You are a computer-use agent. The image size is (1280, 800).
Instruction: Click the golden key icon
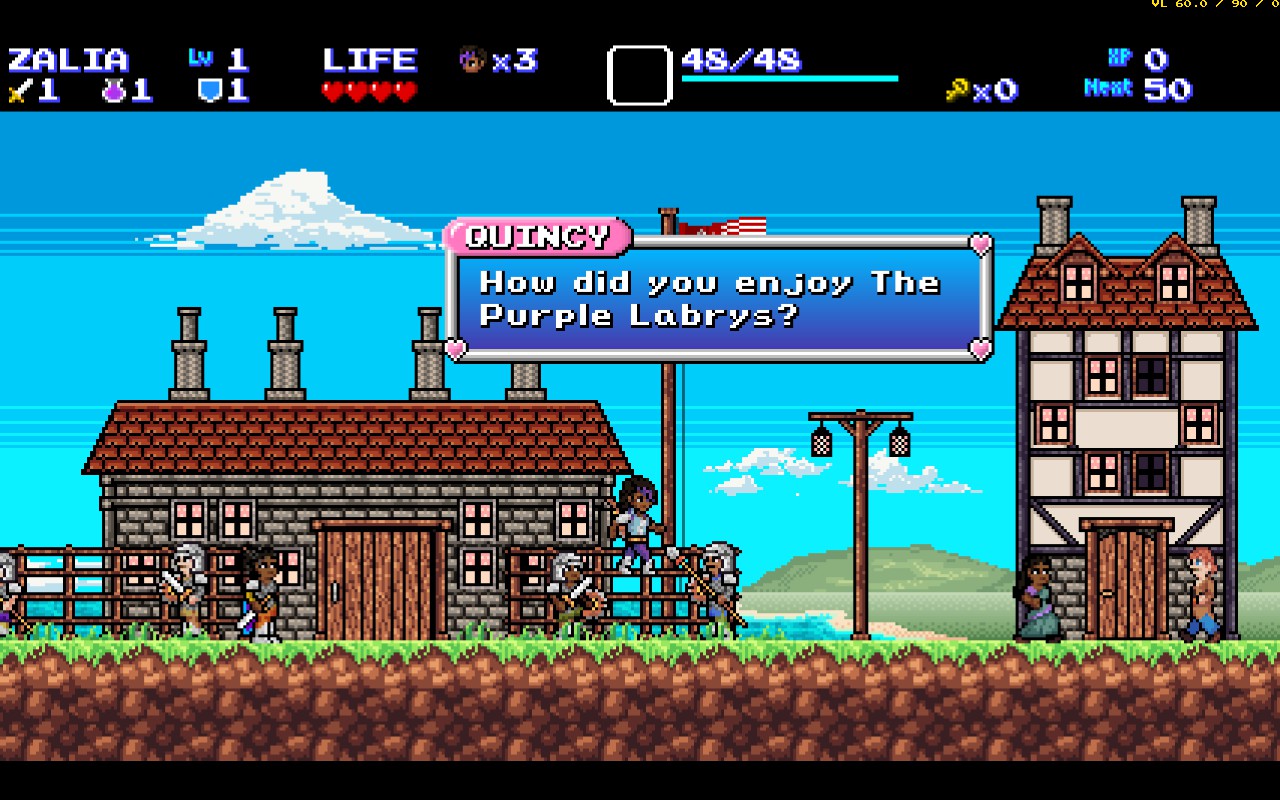[x=957, y=91]
